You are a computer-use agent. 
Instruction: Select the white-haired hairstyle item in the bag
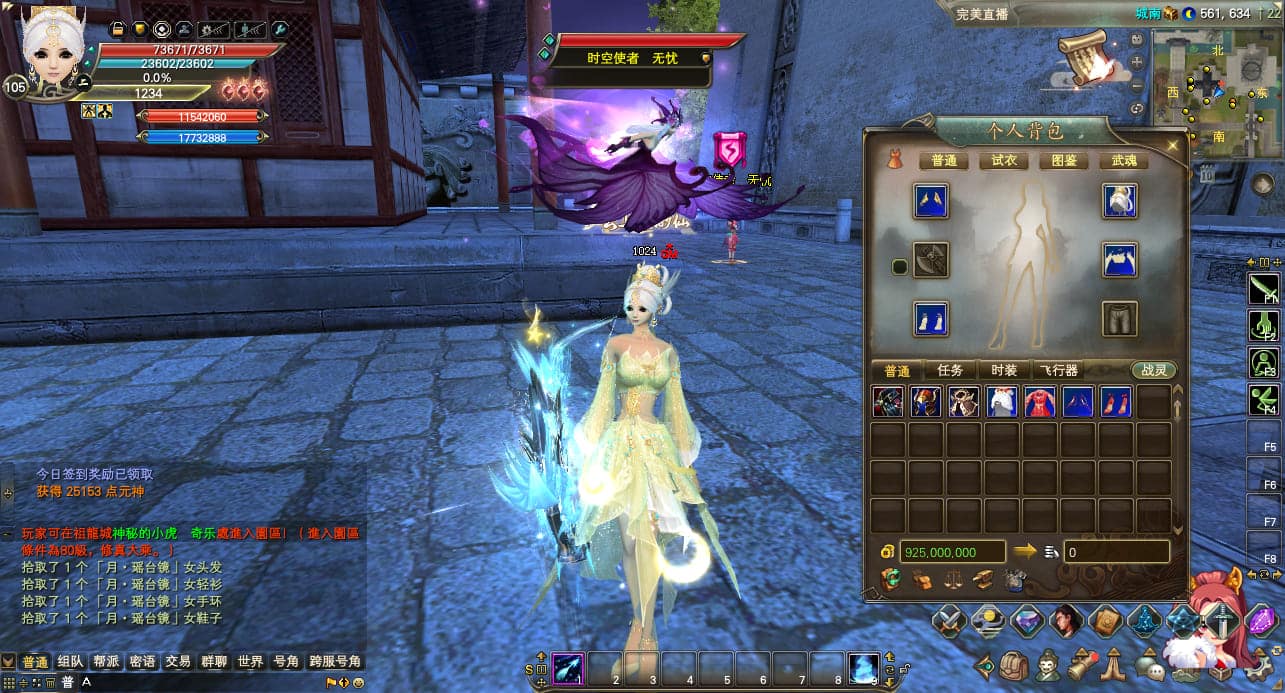[1002, 402]
